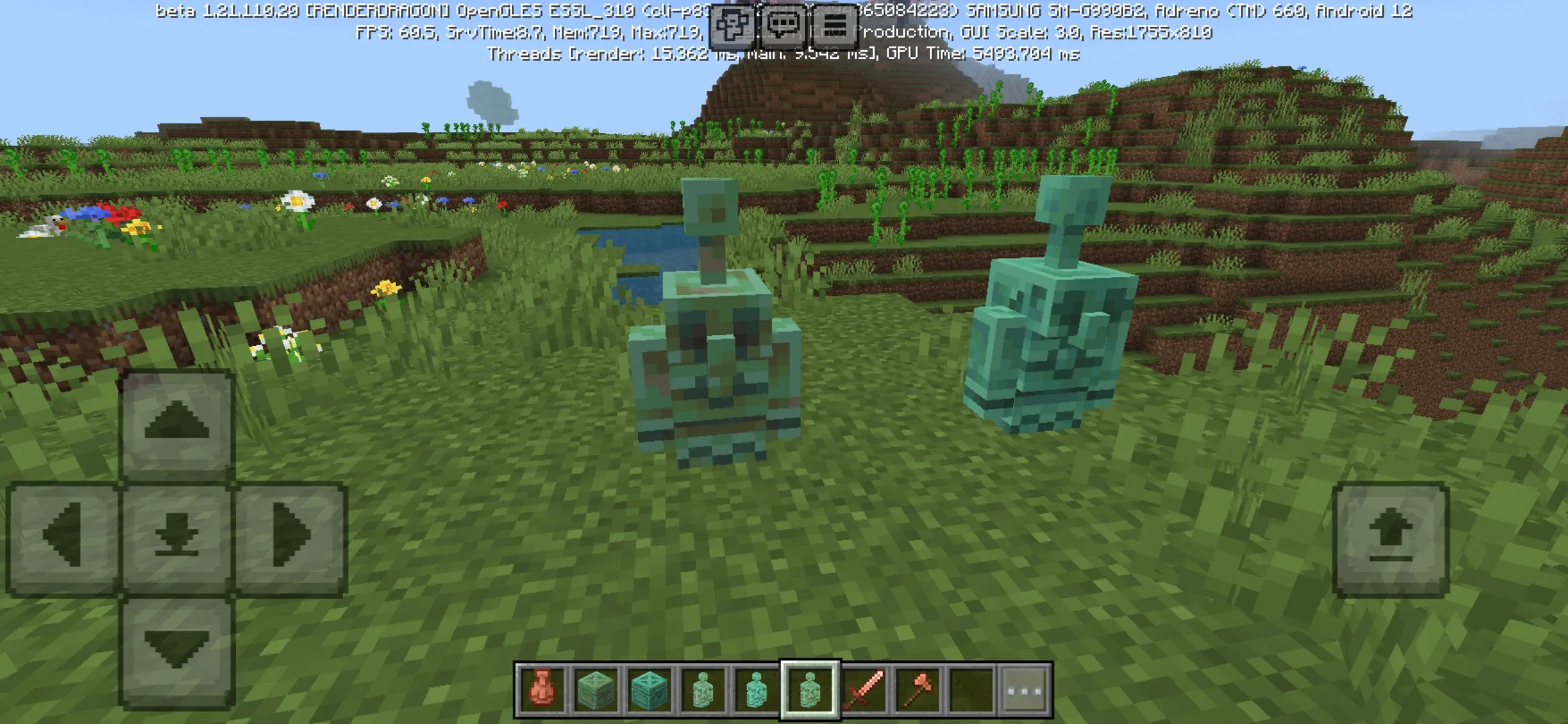Select the weathered green copper chest slot
Viewport: 1568px width, 724px height.
point(596,690)
